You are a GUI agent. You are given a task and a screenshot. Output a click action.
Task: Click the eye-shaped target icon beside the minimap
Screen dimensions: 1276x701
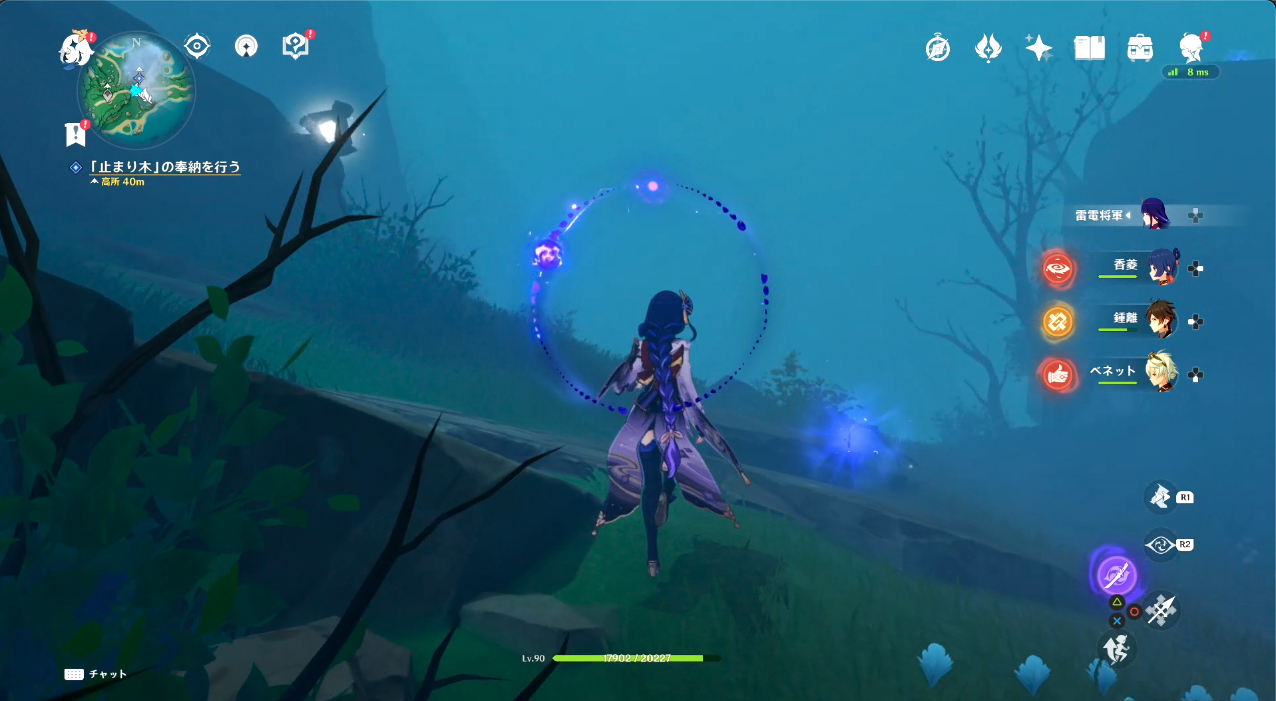pyautogui.click(x=197, y=46)
